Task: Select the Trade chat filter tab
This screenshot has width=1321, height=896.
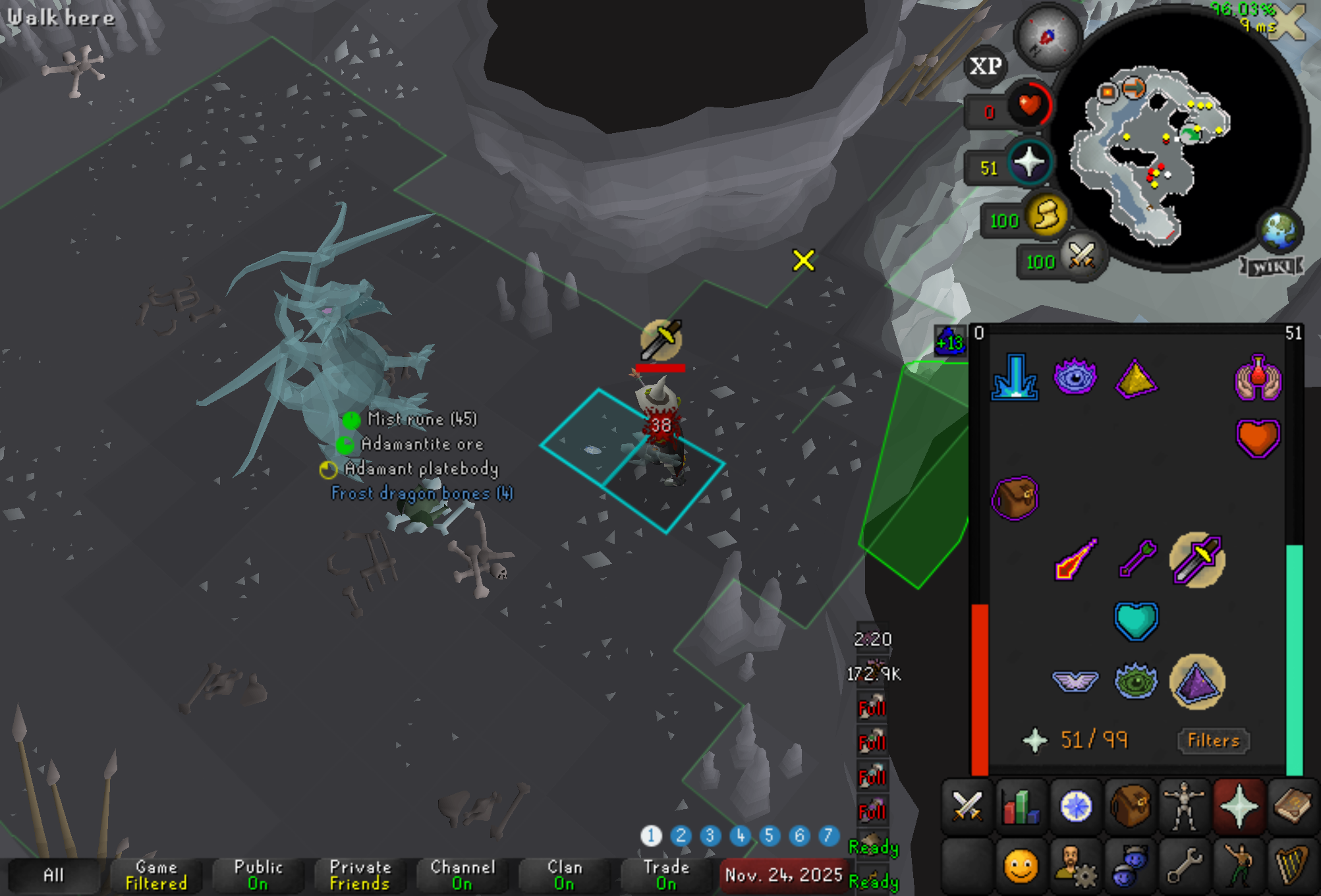Action: 666,875
